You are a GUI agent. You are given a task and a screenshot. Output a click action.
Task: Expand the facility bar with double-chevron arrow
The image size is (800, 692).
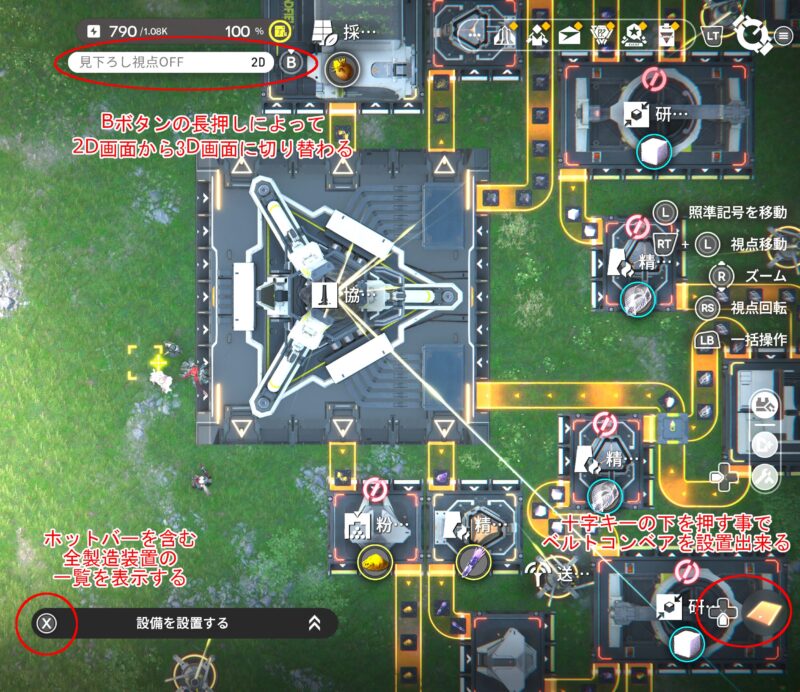tap(314, 623)
